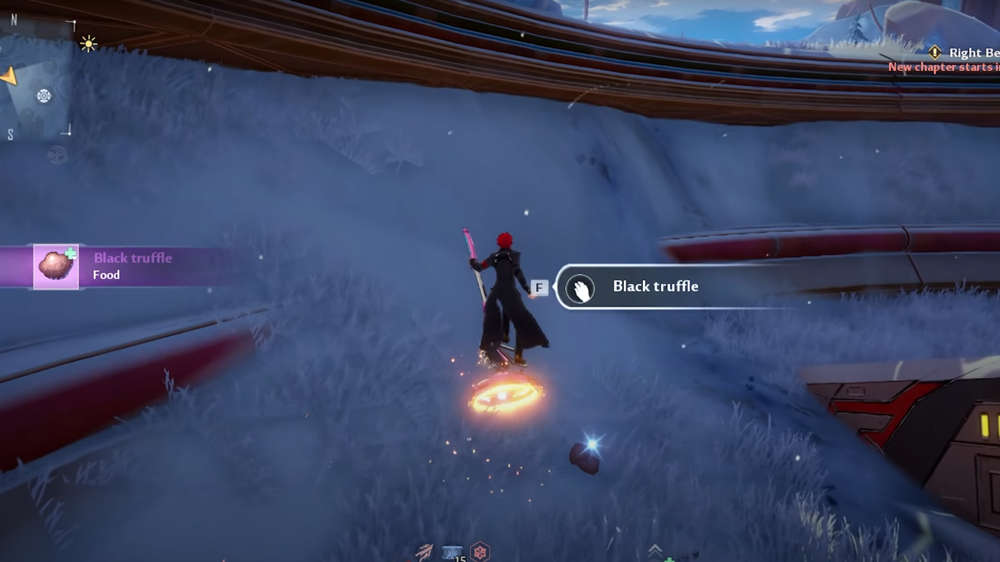
Task: Click the blue item slot showing 15
Action: (453, 552)
